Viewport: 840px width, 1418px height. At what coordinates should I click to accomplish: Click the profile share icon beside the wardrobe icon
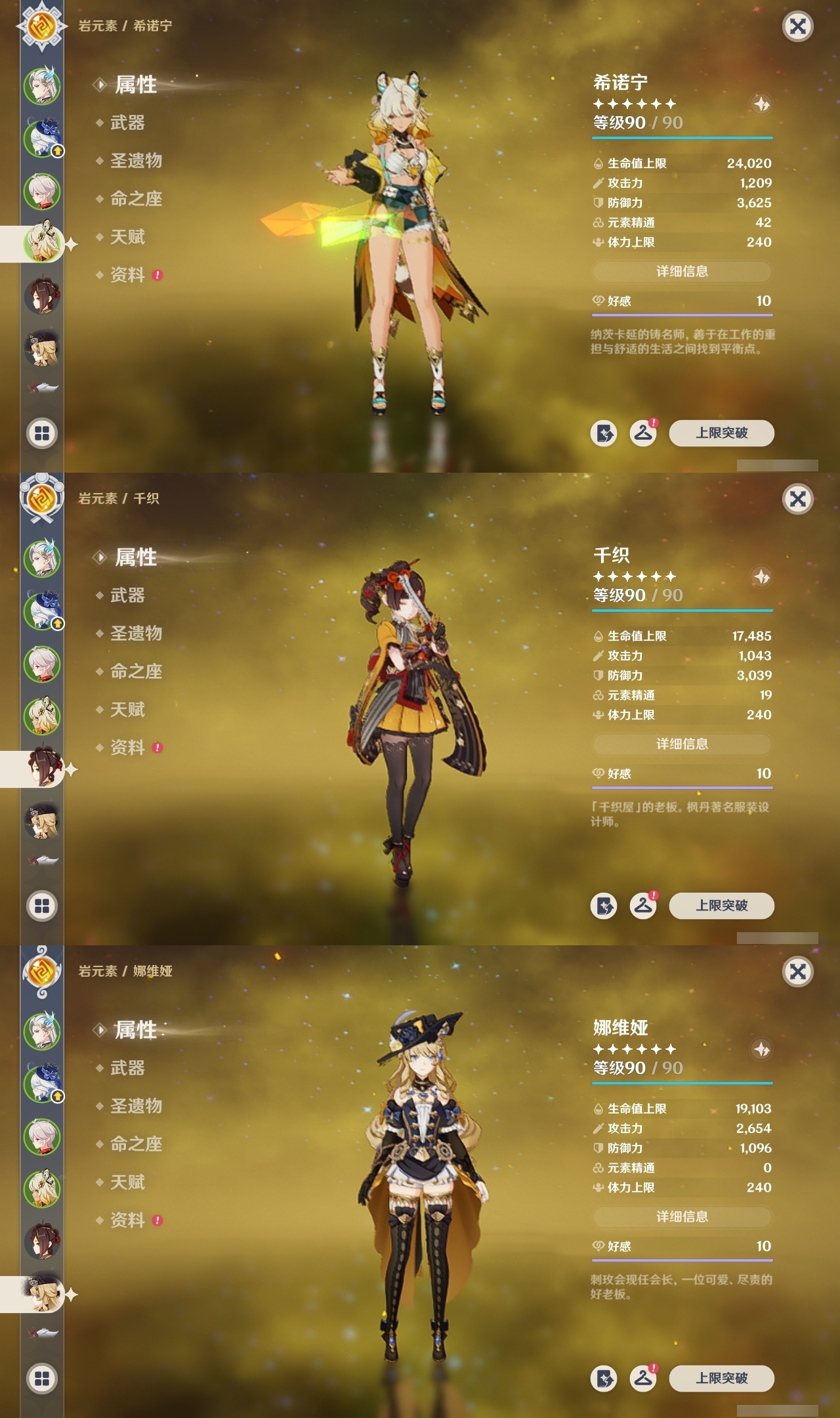pyautogui.click(x=604, y=433)
